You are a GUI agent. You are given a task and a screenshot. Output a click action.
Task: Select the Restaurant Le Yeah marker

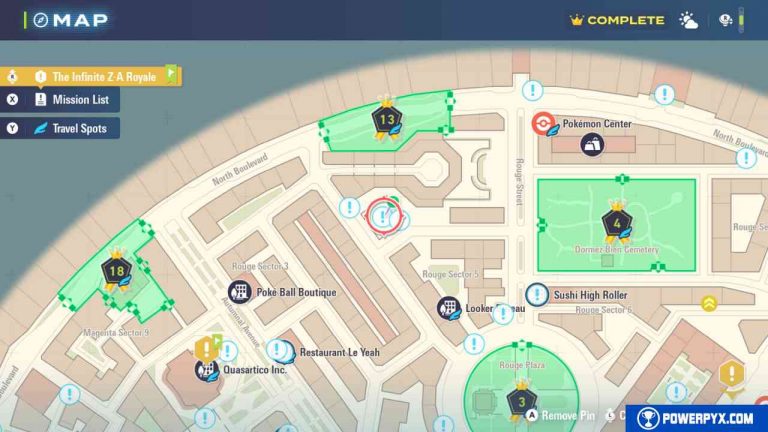[283, 352]
